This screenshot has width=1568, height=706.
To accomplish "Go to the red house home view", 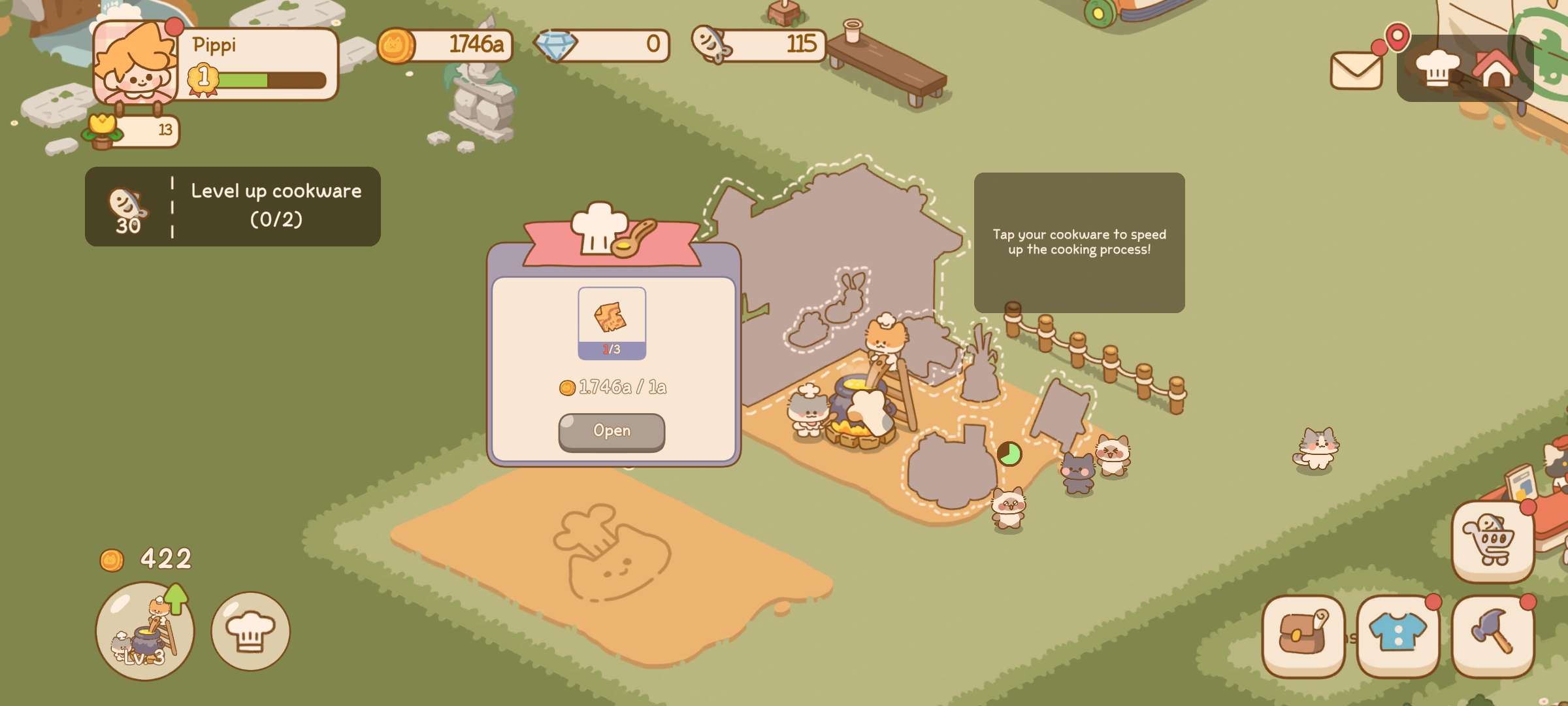I will click(1495, 68).
